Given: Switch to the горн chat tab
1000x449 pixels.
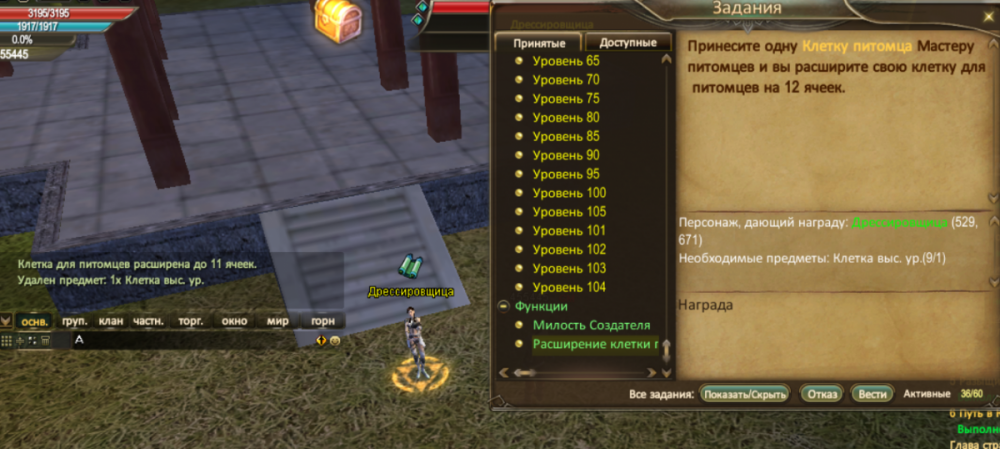Looking at the screenshot, I should [323, 321].
